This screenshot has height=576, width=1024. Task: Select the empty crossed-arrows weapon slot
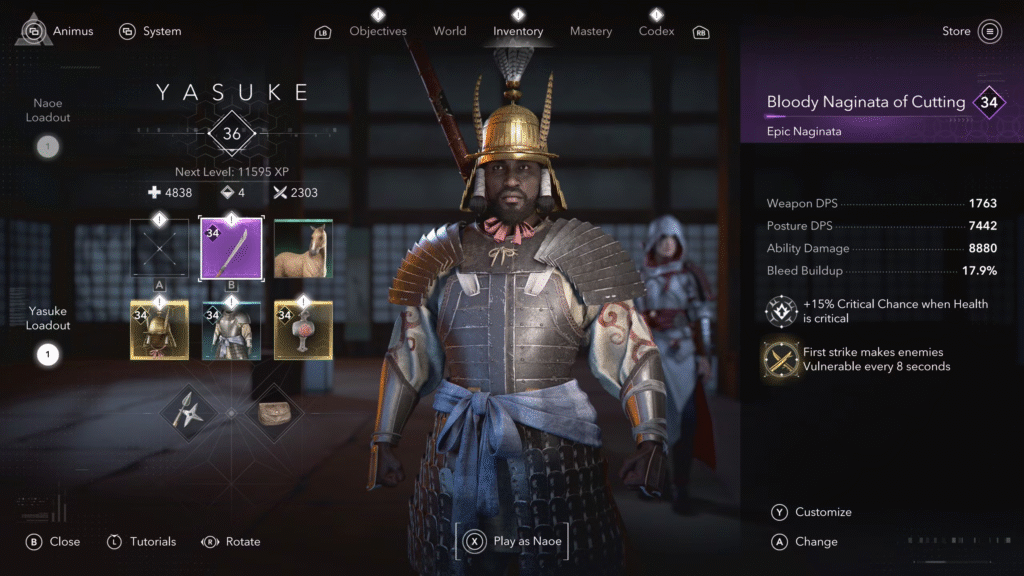tap(160, 248)
